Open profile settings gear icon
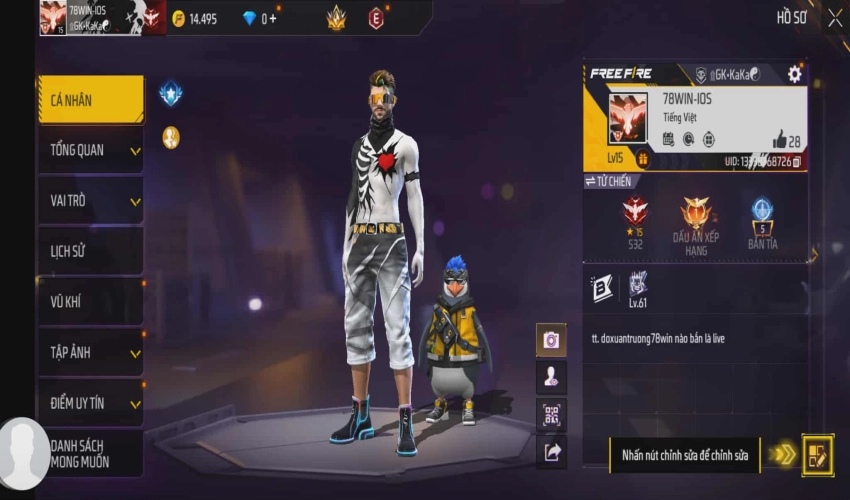The width and height of the screenshot is (850, 500). tap(794, 74)
